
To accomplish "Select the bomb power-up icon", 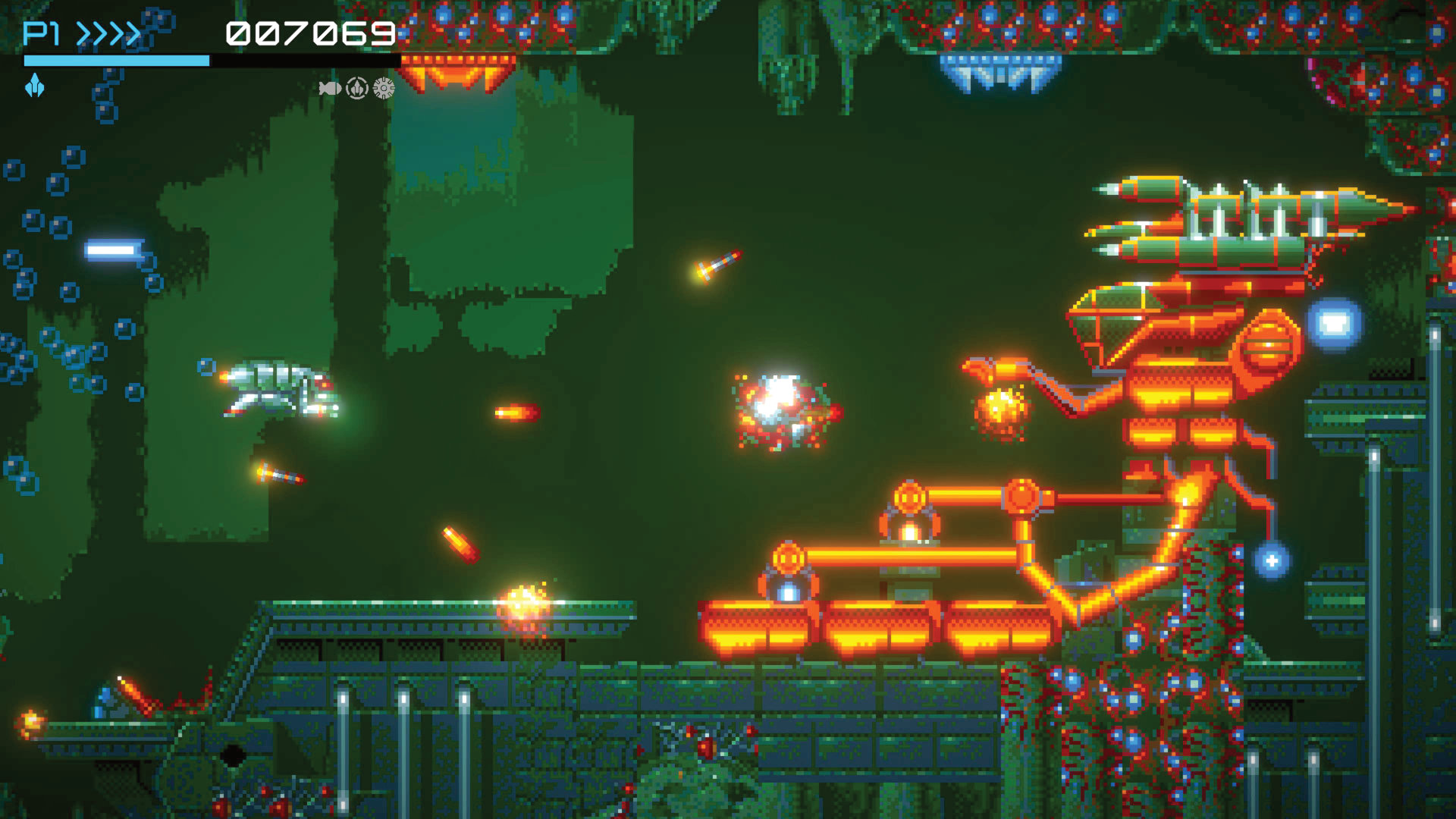I will coord(329,89).
